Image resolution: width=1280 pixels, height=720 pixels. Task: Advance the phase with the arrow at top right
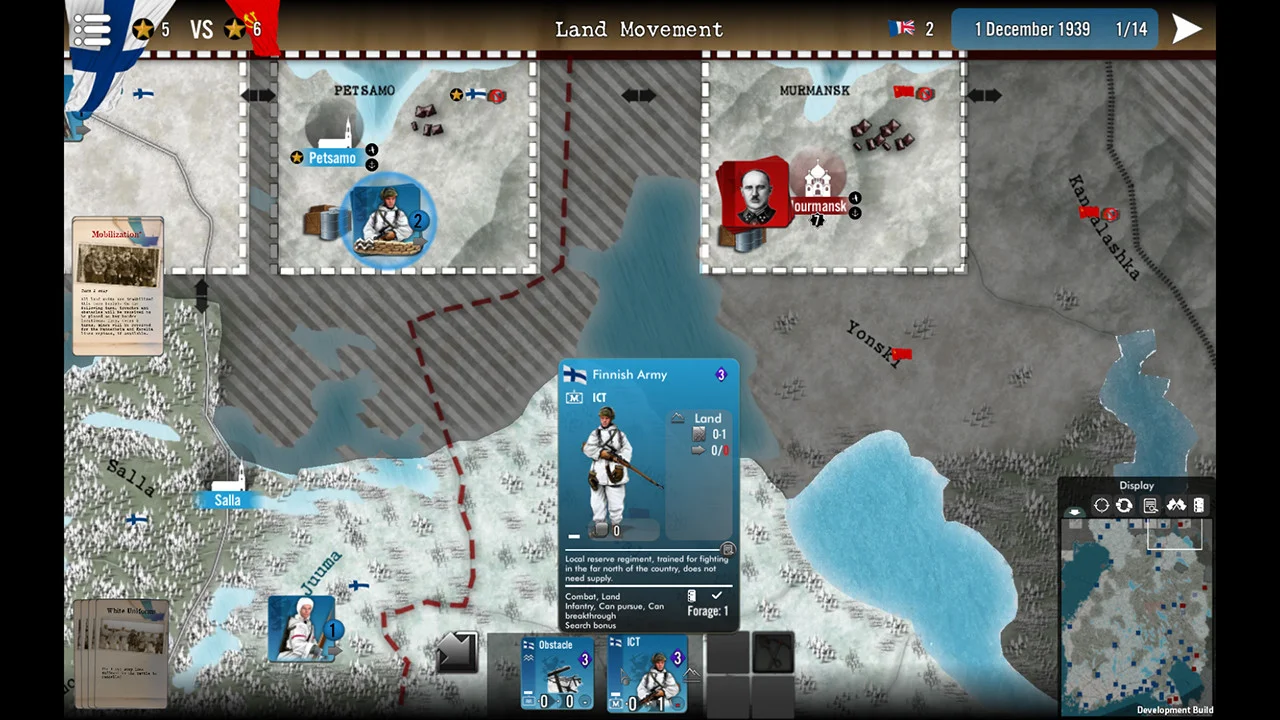coord(1186,29)
